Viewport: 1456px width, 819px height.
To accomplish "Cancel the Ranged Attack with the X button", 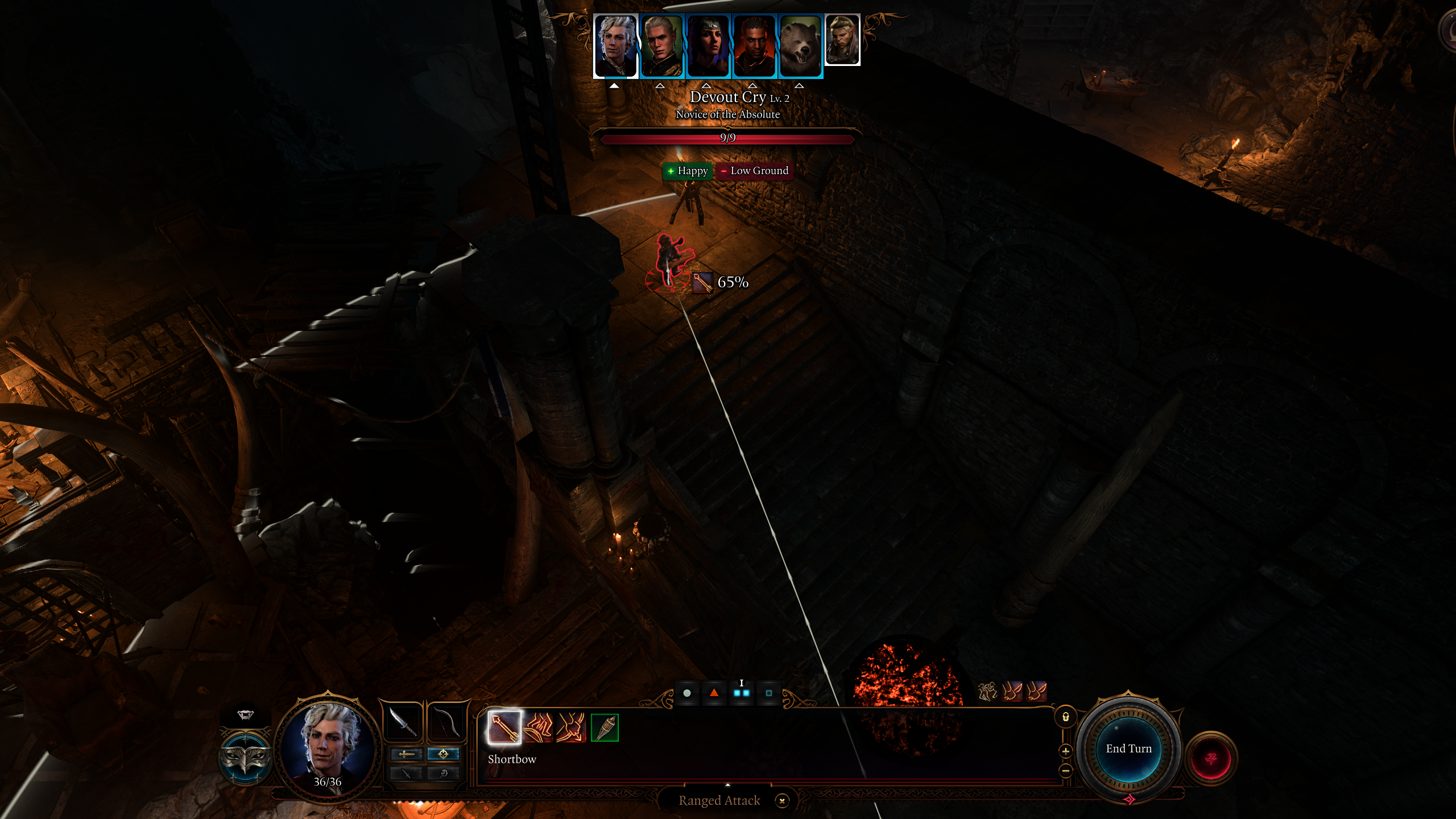I will pyautogui.click(x=783, y=801).
